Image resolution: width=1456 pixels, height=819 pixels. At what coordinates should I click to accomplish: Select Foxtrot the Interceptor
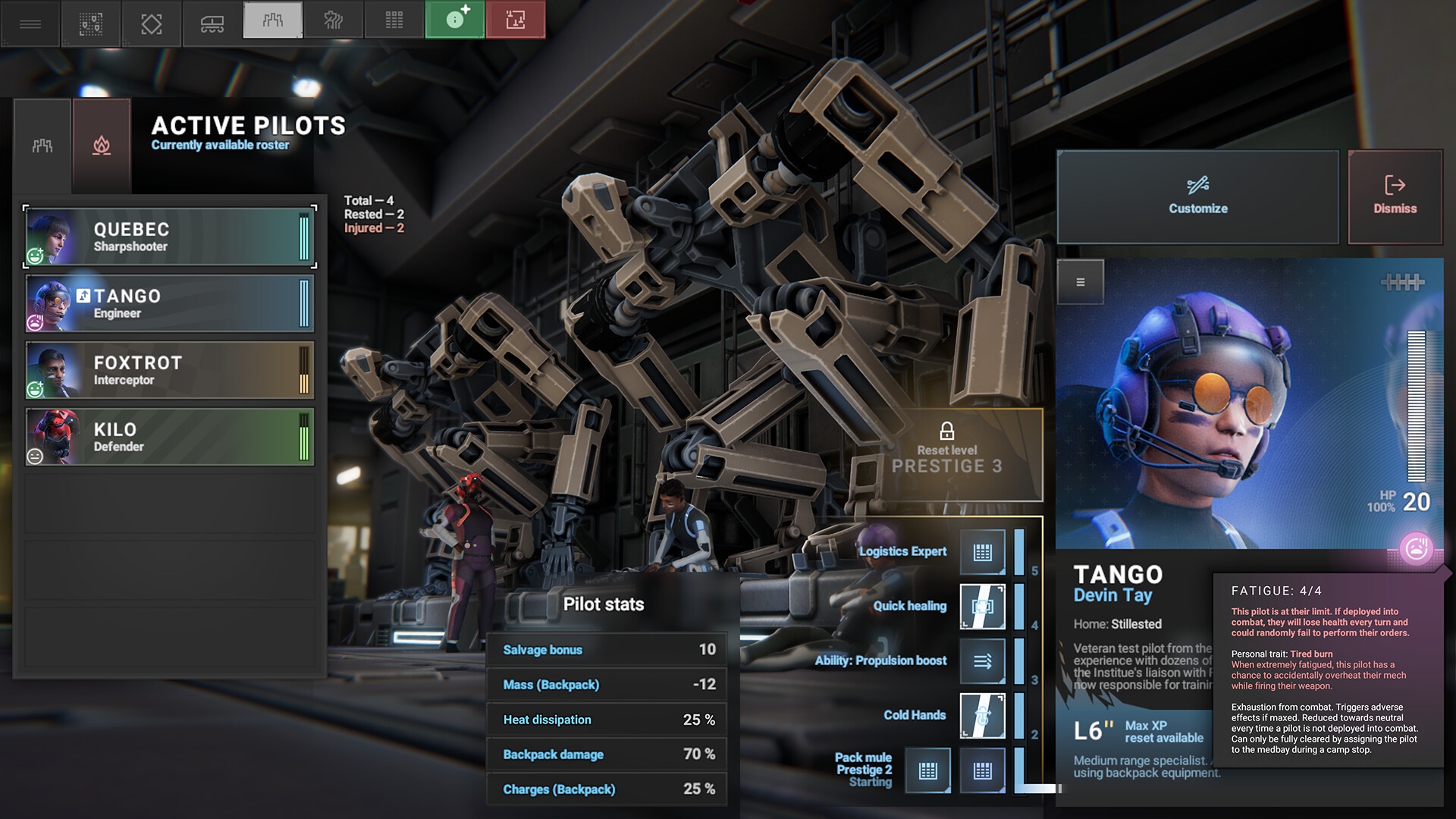(170, 371)
